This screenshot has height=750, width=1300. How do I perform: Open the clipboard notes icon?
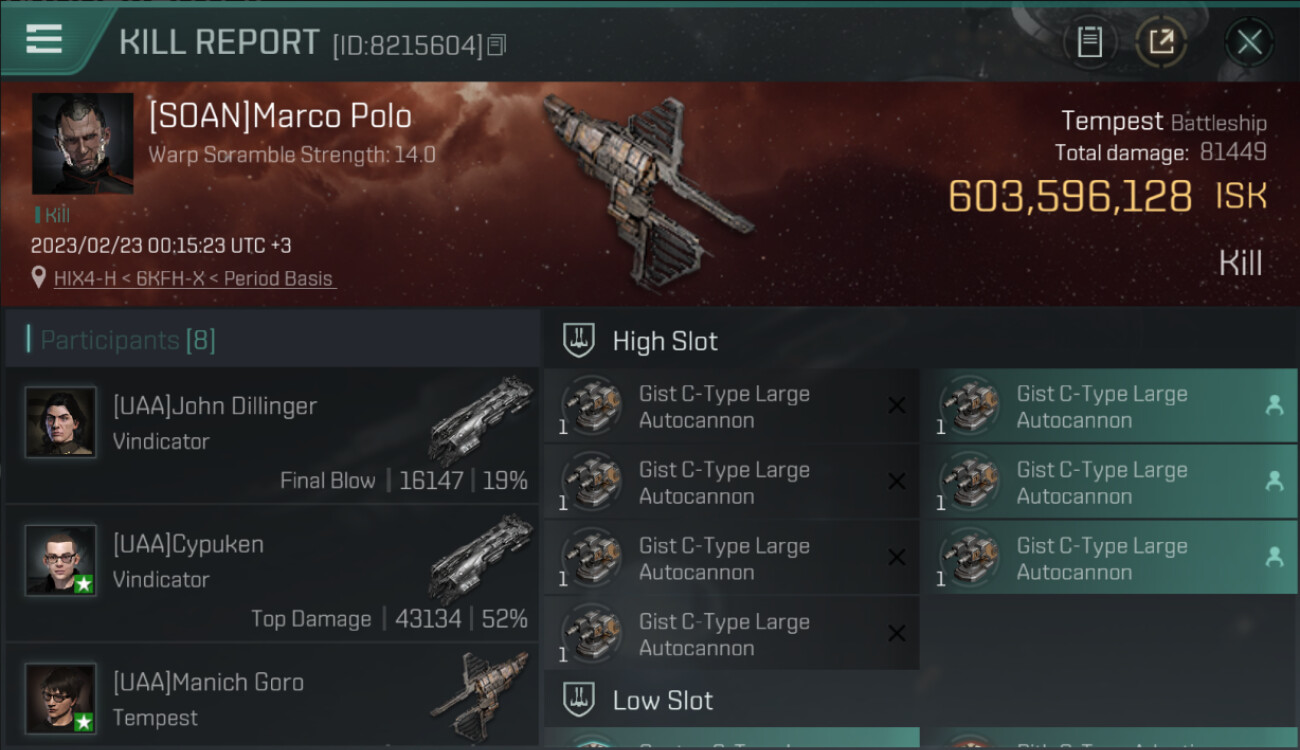coord(1089,42)
